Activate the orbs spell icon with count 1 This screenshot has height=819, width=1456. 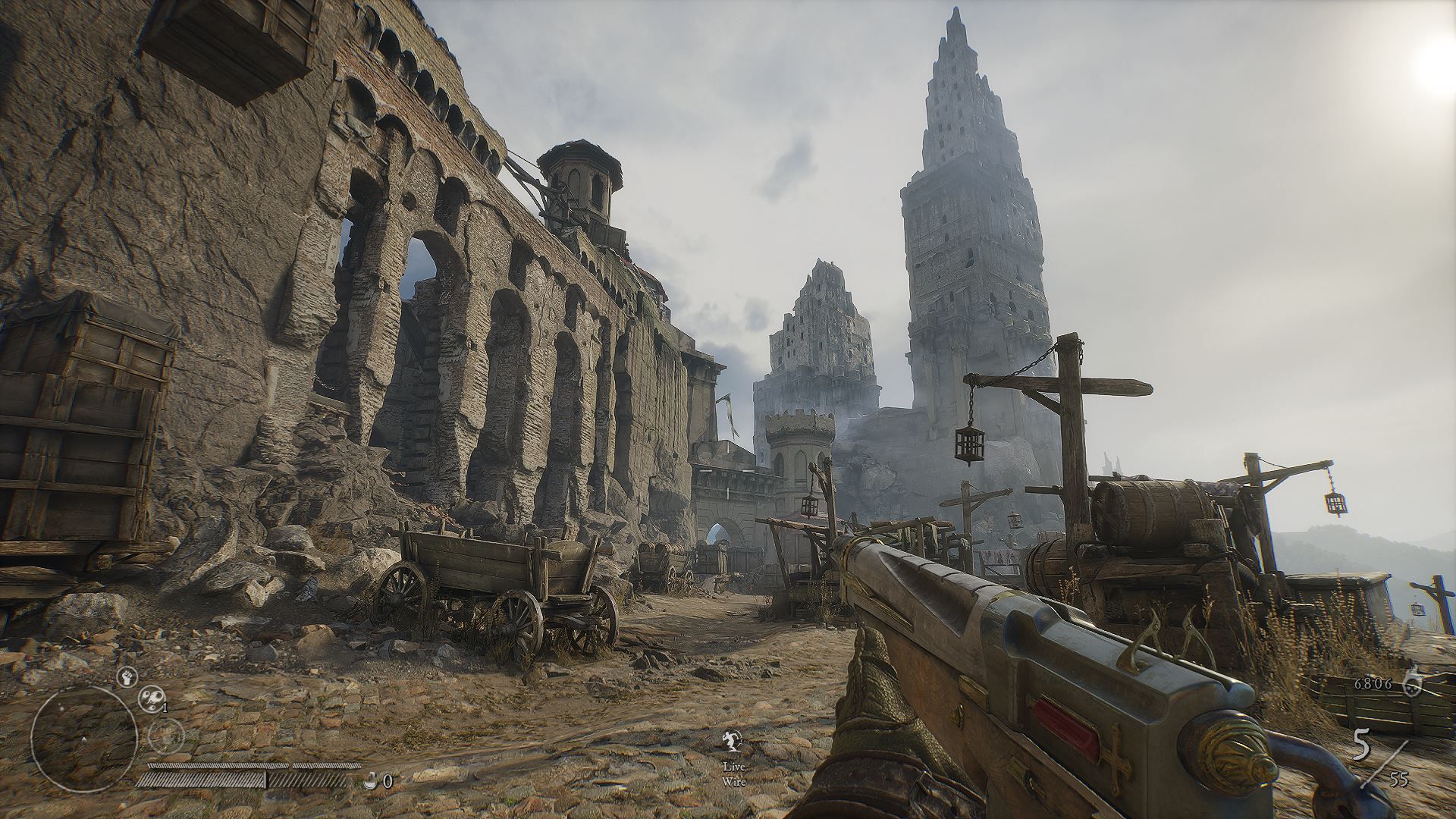point(150,699)
